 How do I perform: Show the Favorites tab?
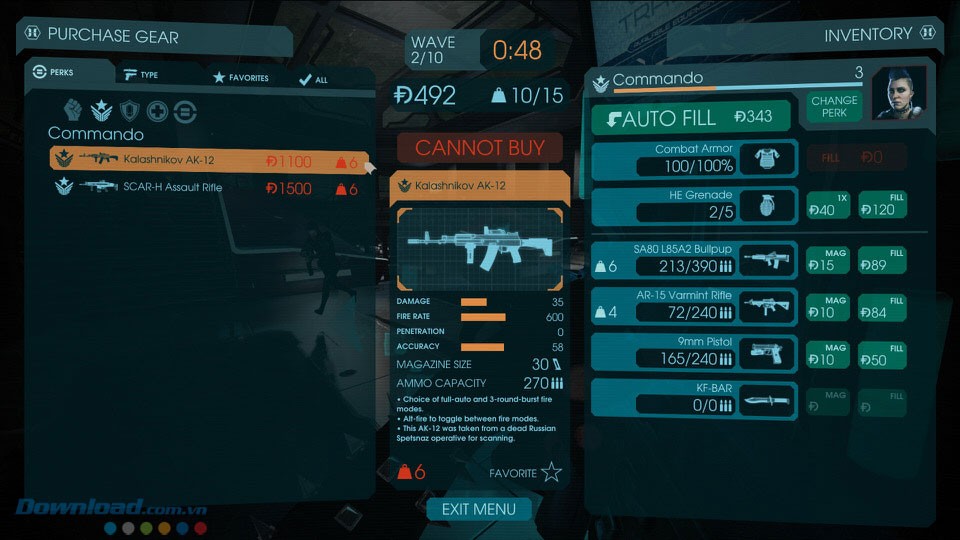click(240, 77)
